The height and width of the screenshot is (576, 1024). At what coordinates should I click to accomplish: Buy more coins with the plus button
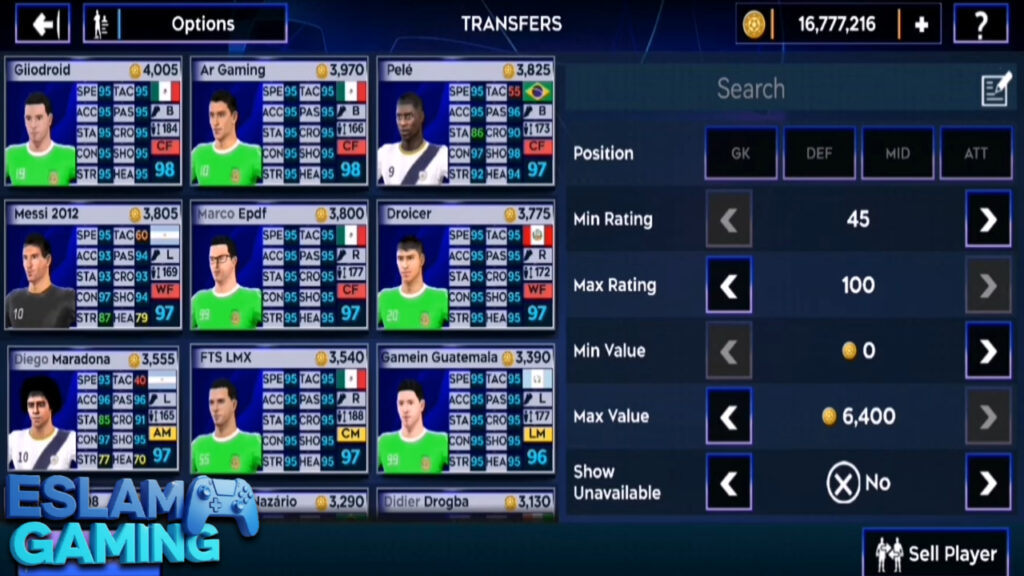[x=921, y=24]
